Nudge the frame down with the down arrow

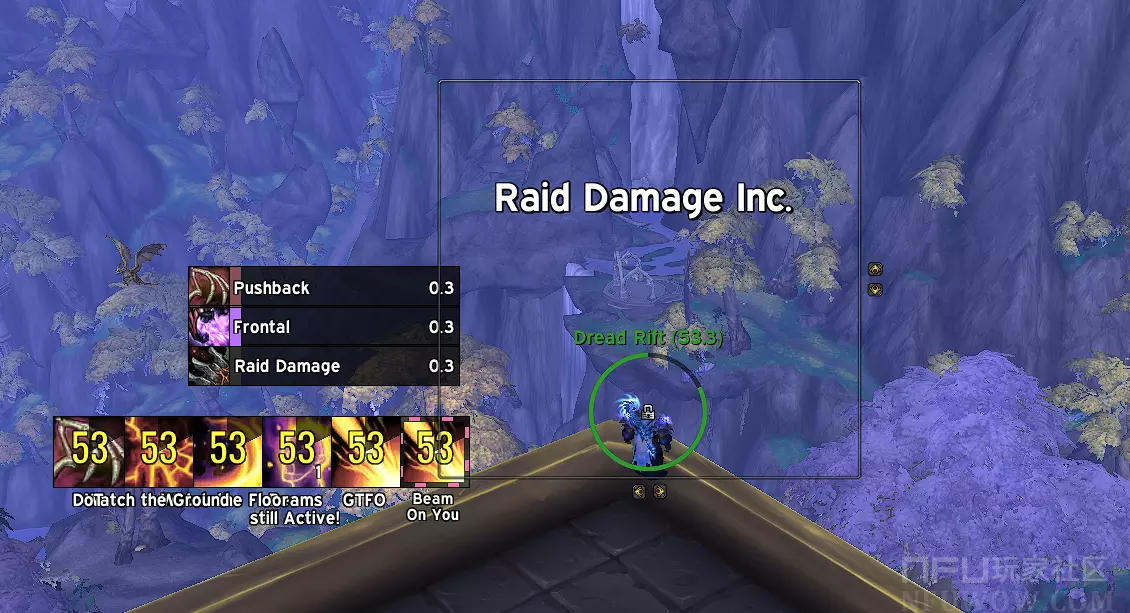coord(875,290)
